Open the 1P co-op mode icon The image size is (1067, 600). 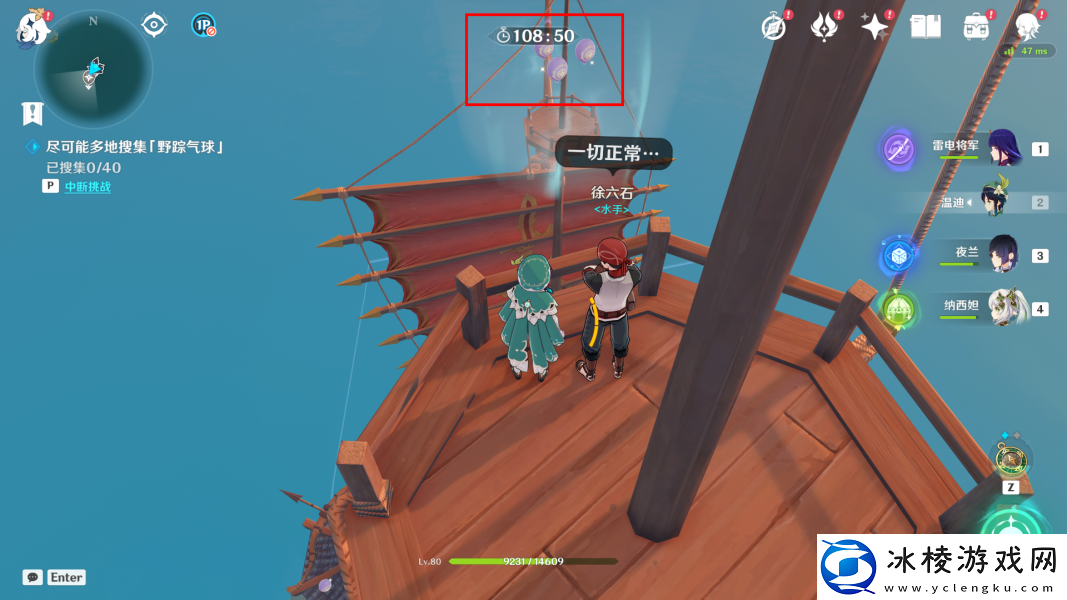(204, 25)
